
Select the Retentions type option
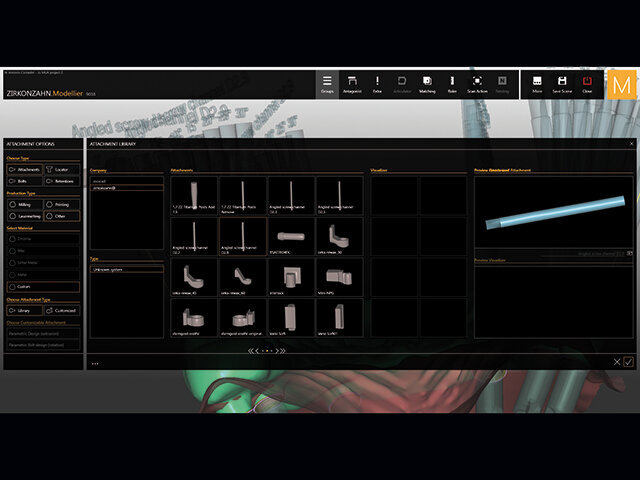tap(64, 181)
